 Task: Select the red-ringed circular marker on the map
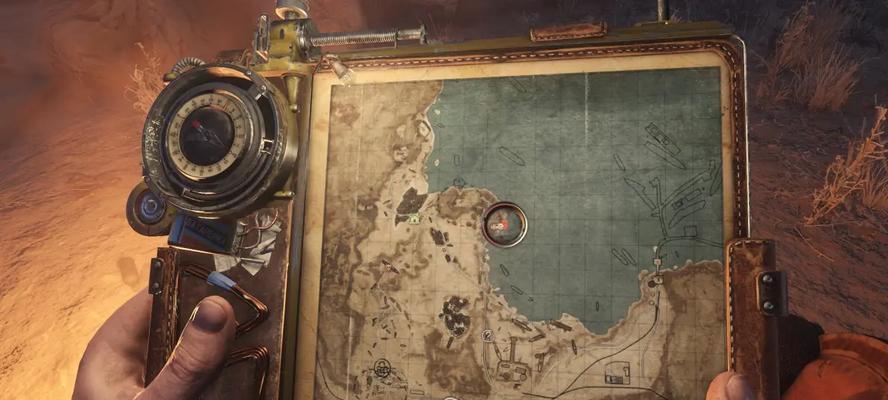(504, 224)
